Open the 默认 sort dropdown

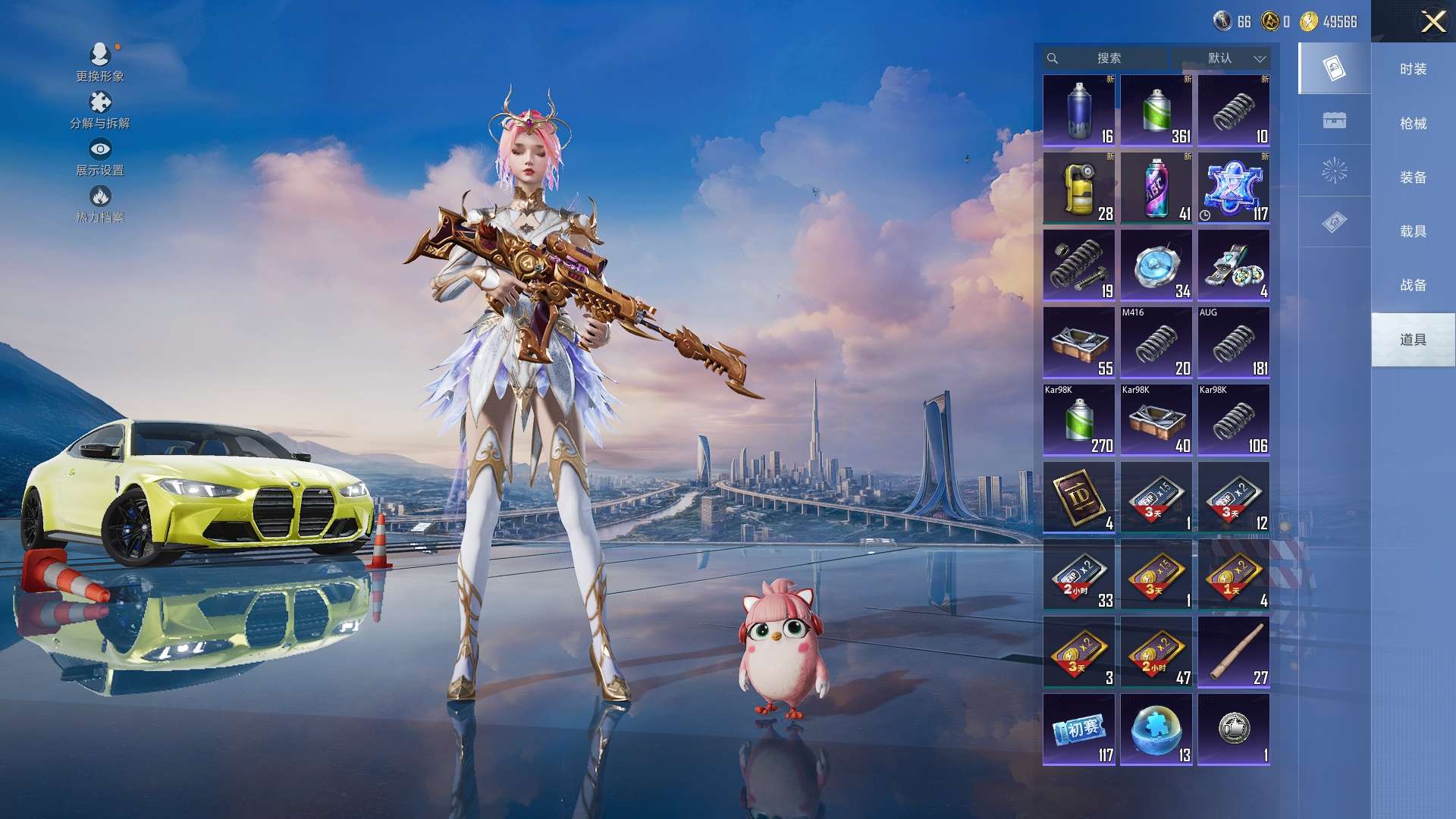tap(1221, 58)
